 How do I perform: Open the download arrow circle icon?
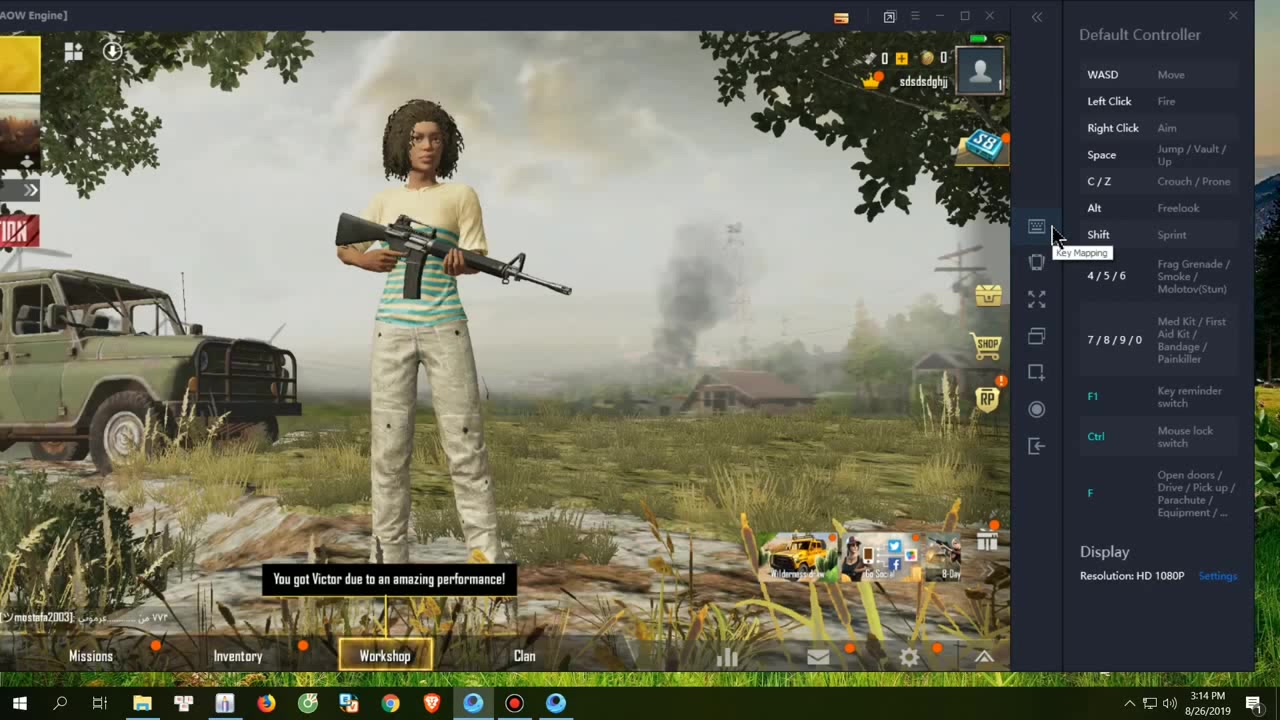pyautogui.click(x=113, y=50)
